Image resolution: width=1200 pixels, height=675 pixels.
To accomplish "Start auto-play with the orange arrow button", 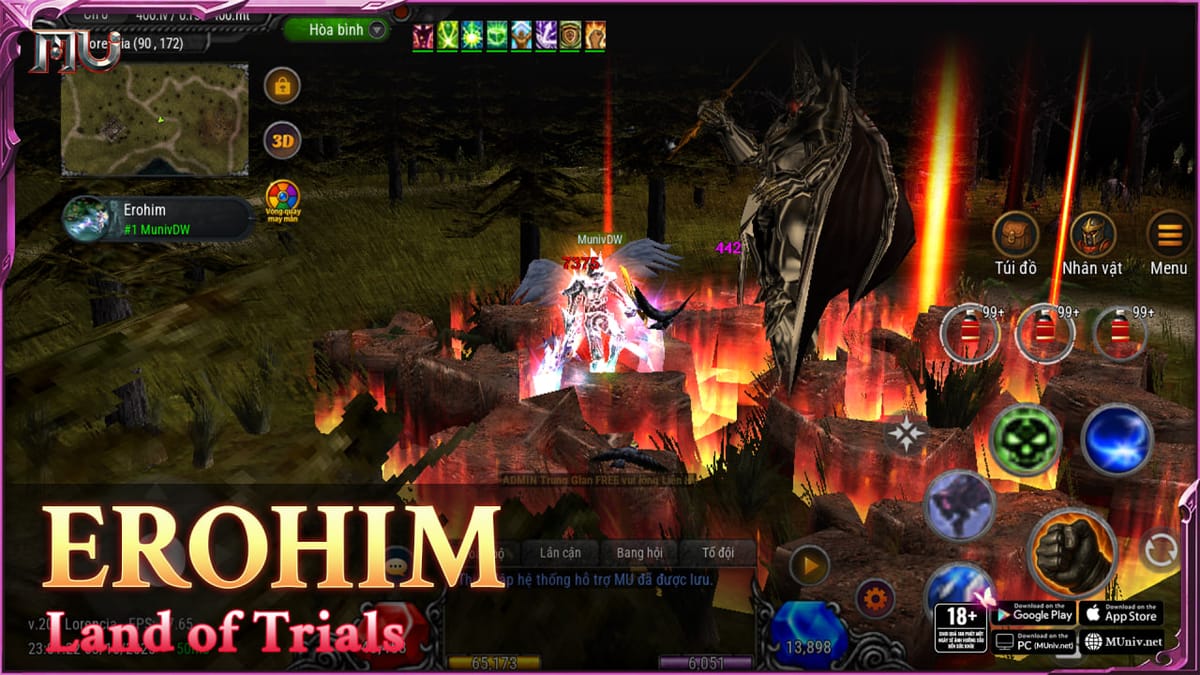I will (809, 566).
